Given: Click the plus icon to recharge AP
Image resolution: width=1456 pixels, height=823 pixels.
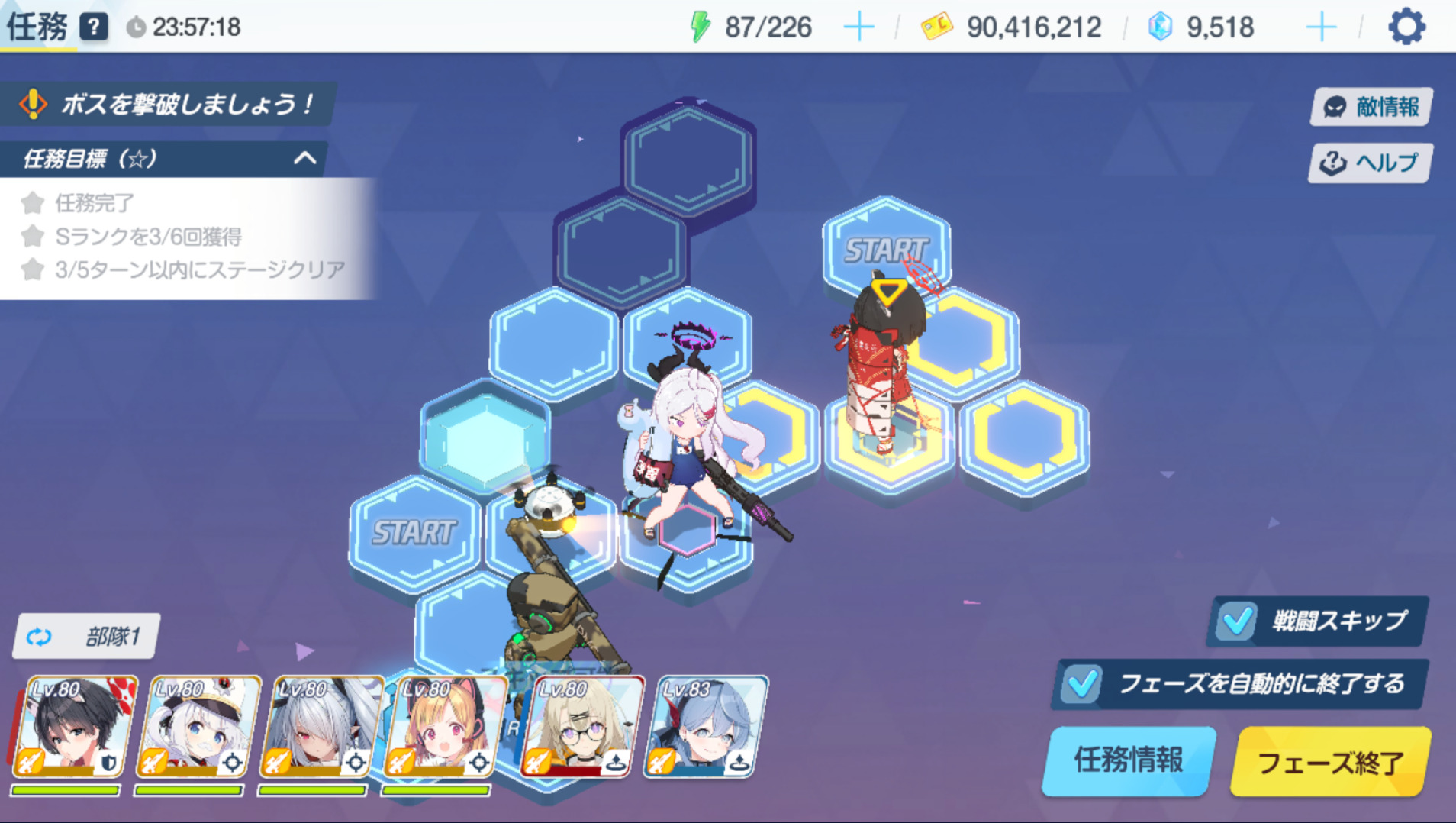Looking at the screenshot, I should click(x=858, y=25).
